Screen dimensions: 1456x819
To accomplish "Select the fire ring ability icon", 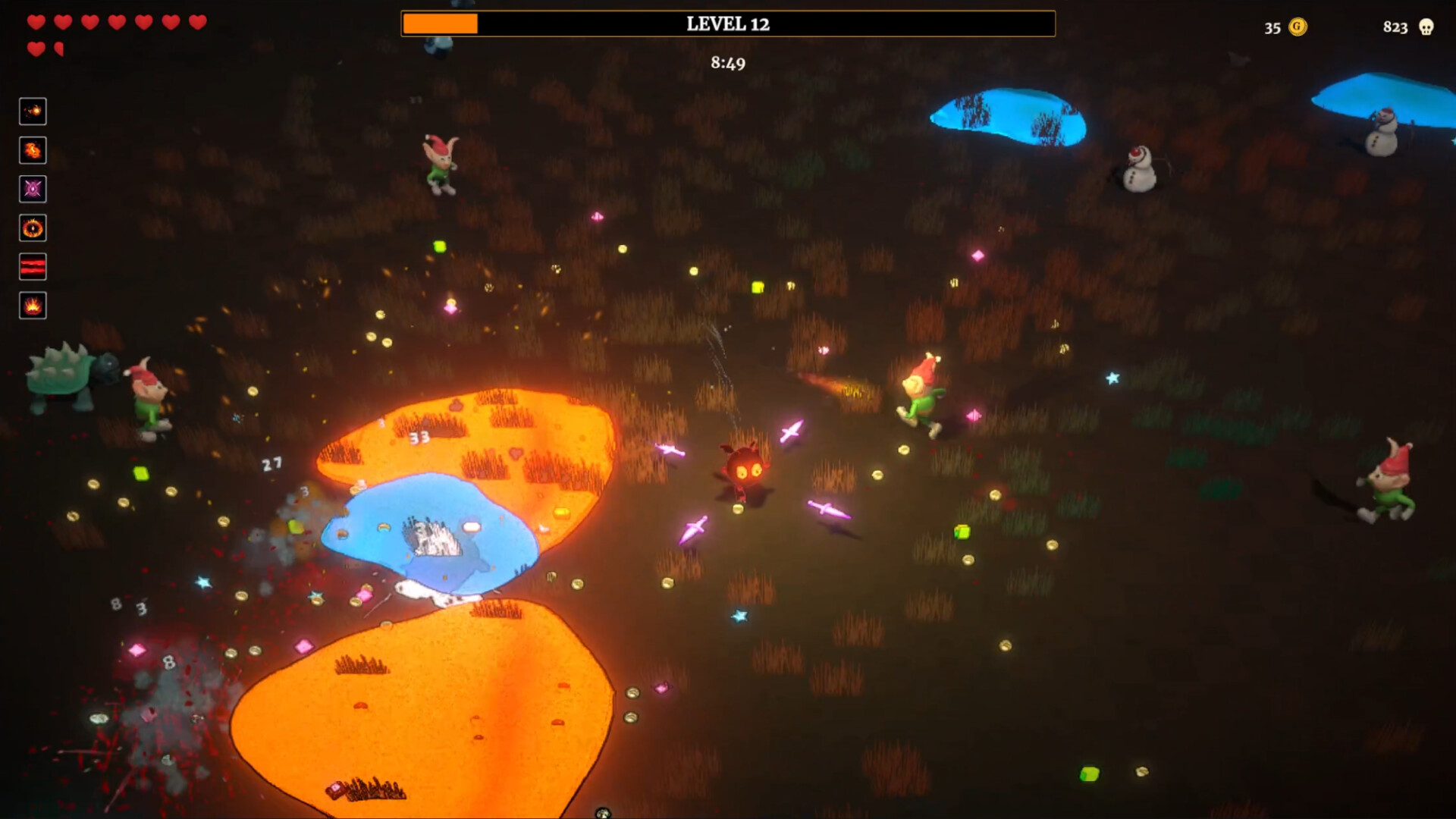I will [x=32, y=228].
